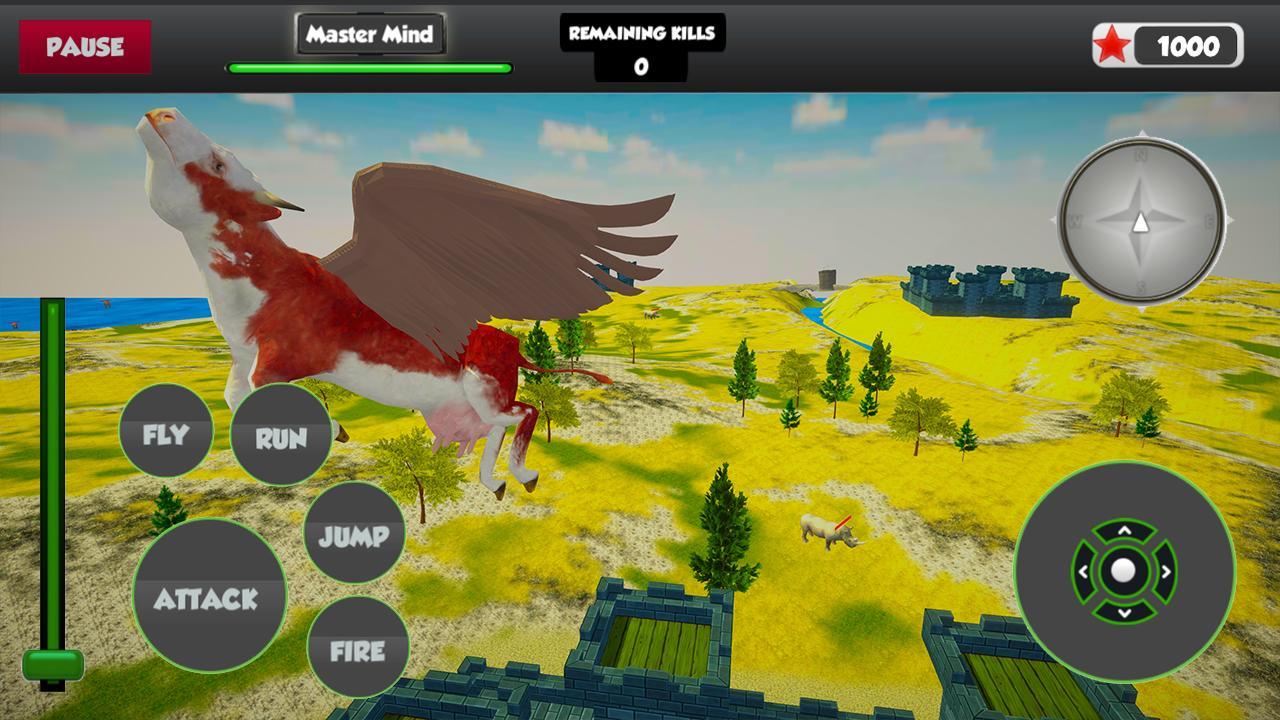Select the Master Mind title banner
1280x720 pixels.
370,33
